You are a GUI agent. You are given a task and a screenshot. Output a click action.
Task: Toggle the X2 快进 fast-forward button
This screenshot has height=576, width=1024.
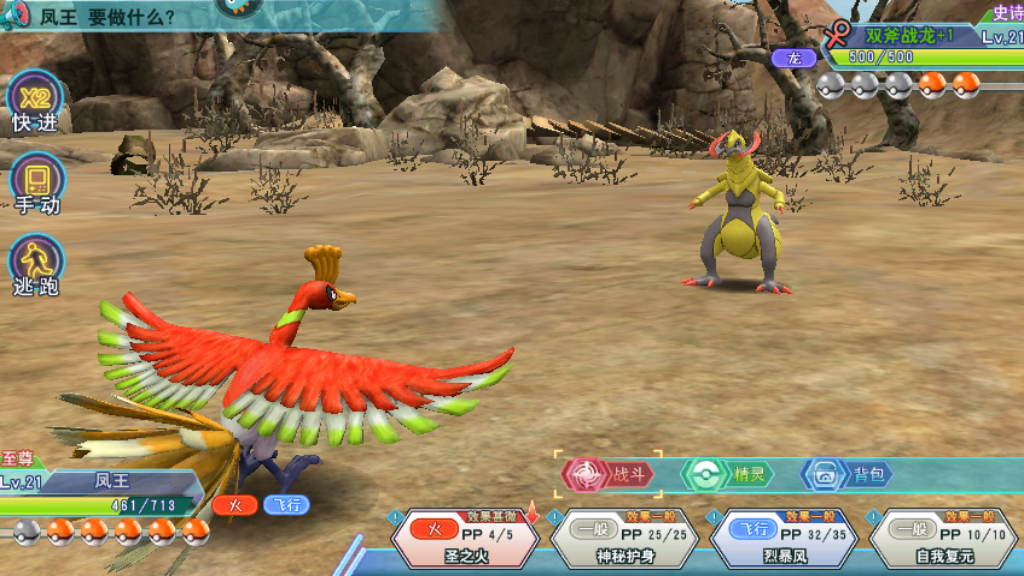point(35,102)
